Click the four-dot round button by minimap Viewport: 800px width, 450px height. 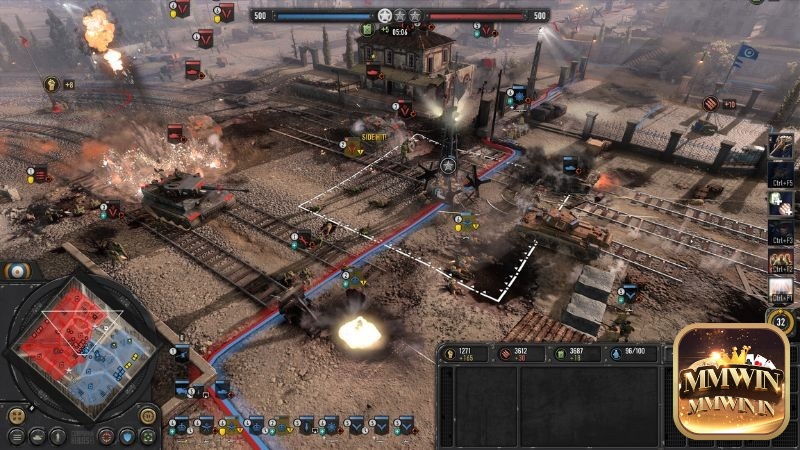[x=16, y=414]
